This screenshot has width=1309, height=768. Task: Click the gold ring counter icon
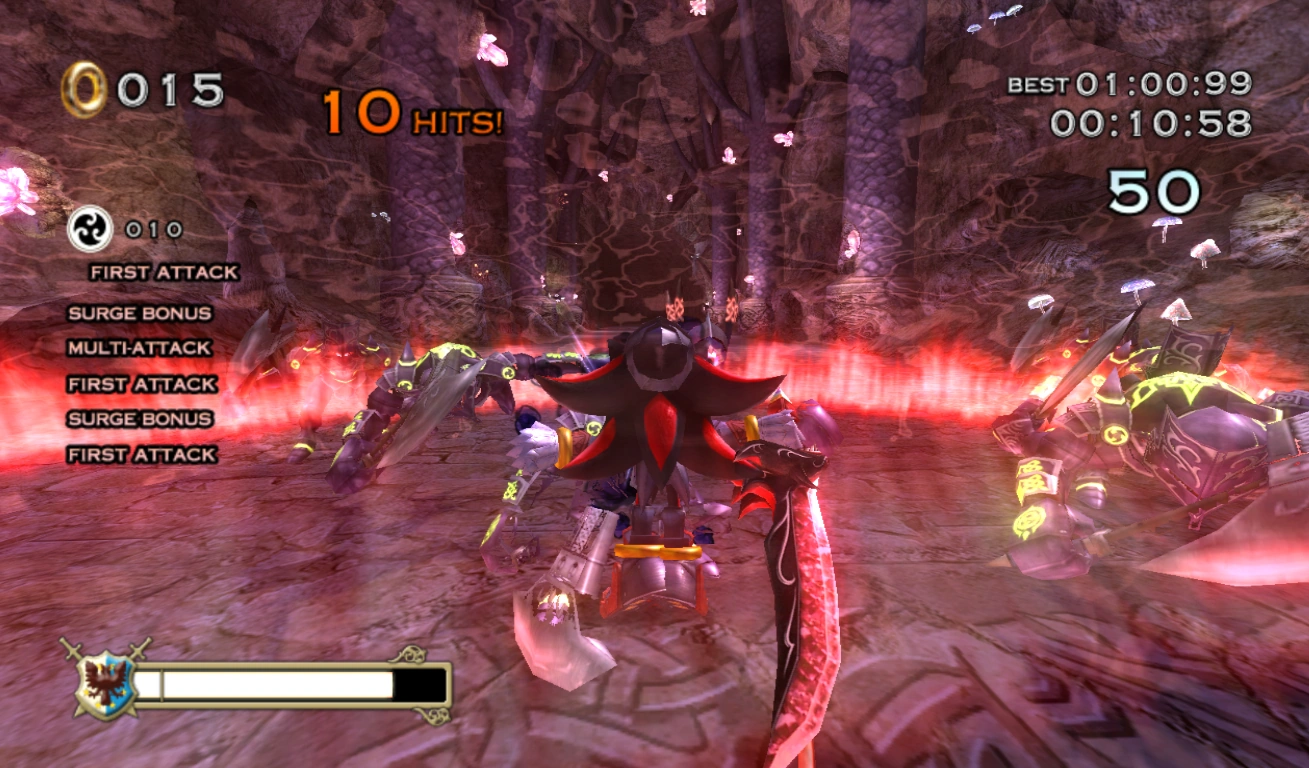(x=83, y=90)
